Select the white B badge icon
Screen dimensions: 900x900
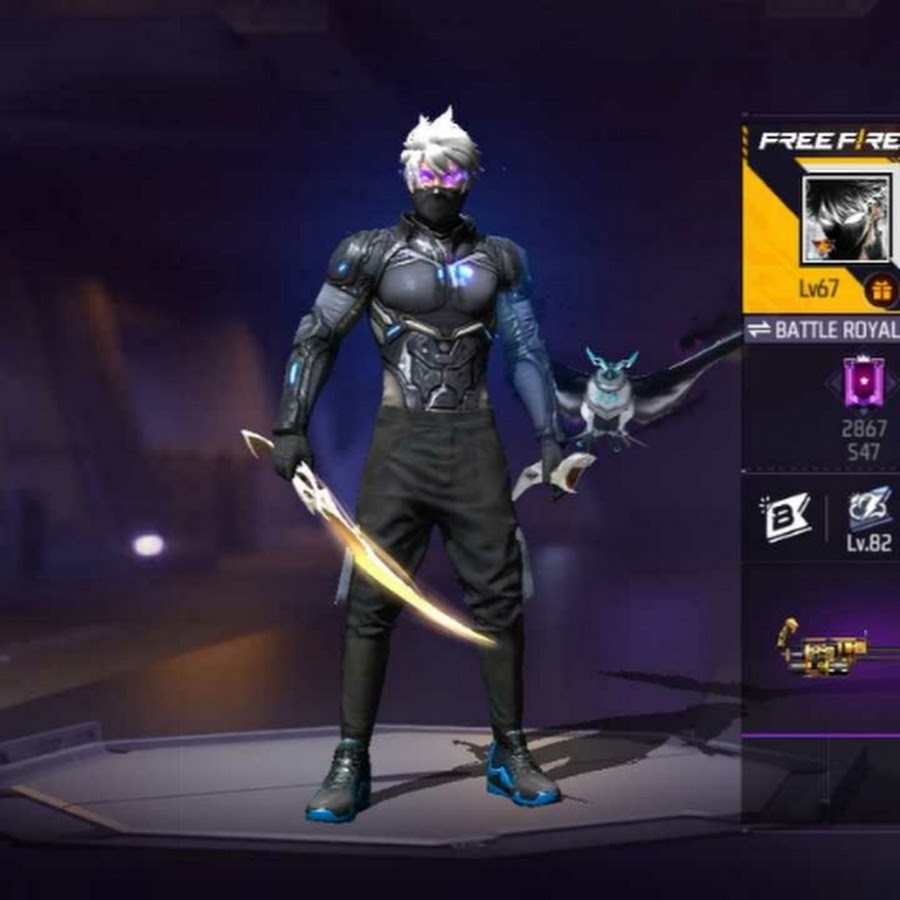click(788, 517)
